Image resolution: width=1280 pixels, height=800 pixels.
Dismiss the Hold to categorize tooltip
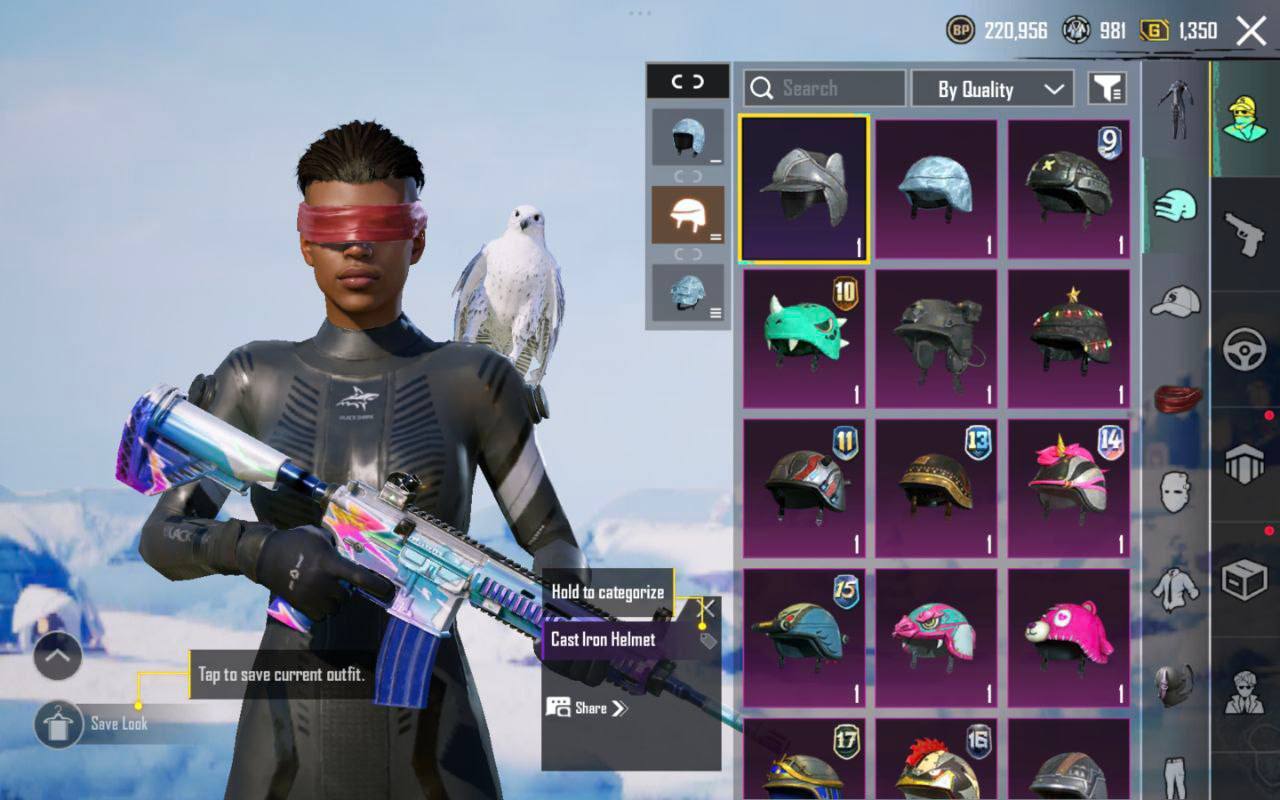(707, 607)
